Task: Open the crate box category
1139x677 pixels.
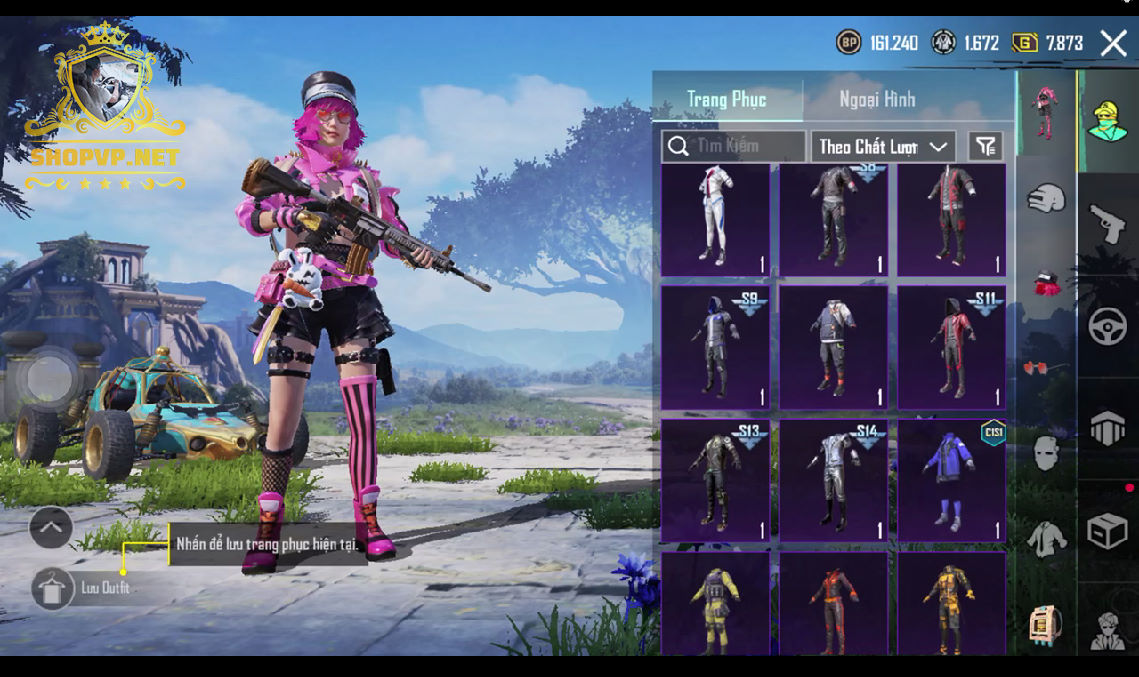Action: coord(1107,532)
